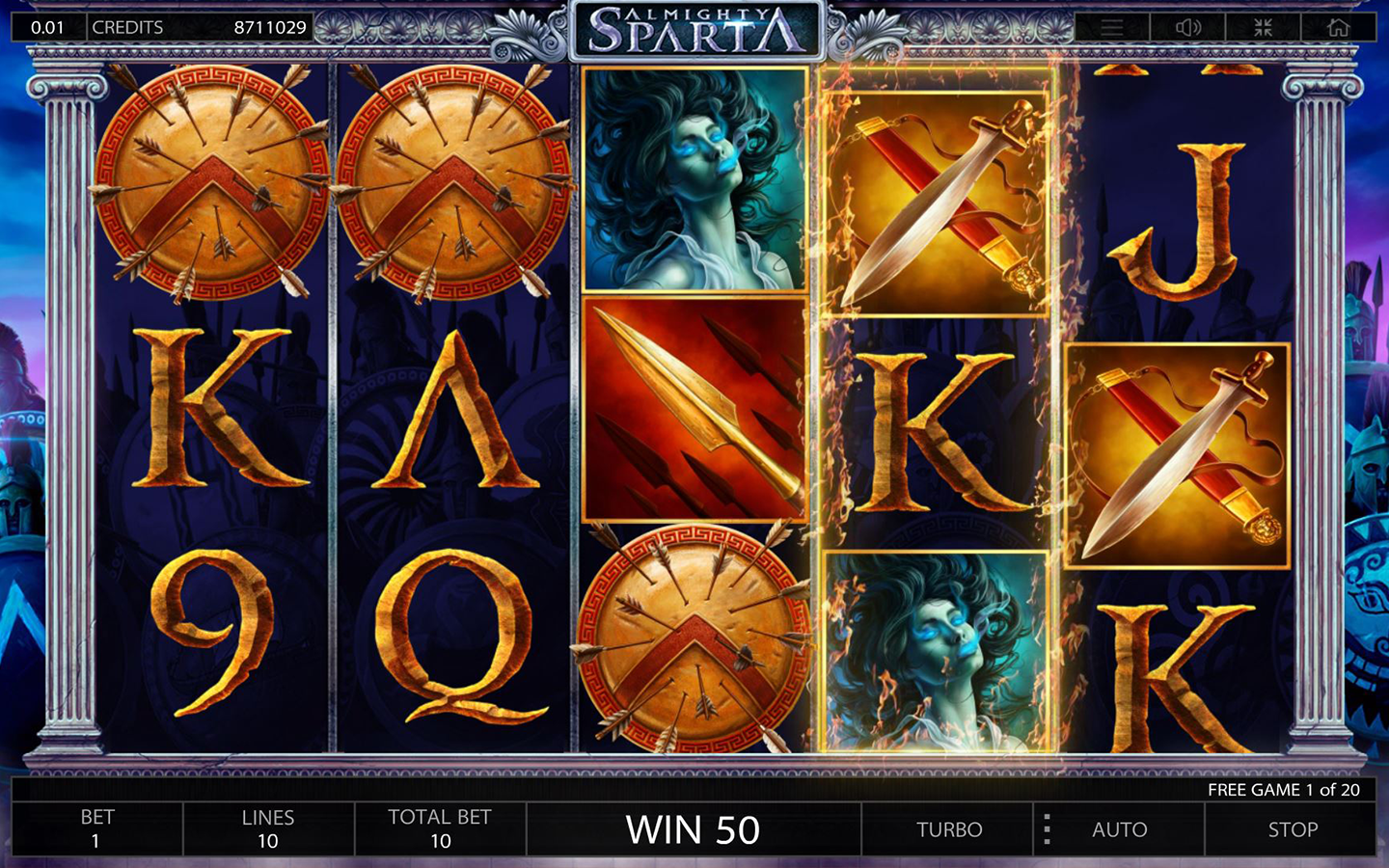Image resolution: width=1389 pixels, height=868 pixels.
Task: Open the LINES selector
Action: (x=268, y=827)
